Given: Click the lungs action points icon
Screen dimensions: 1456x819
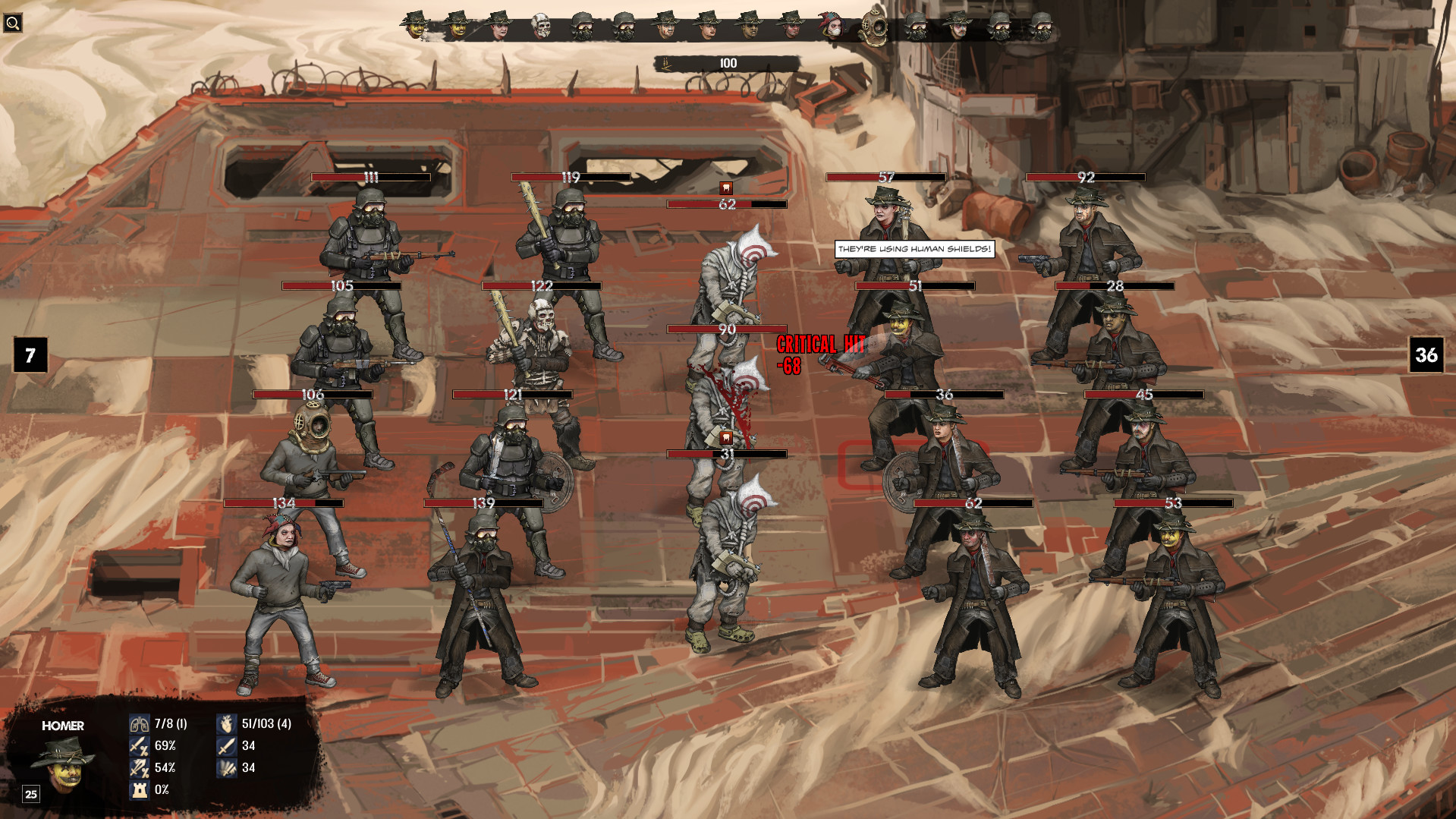Looking at the screenshot, I should click(x=140, y=723).
